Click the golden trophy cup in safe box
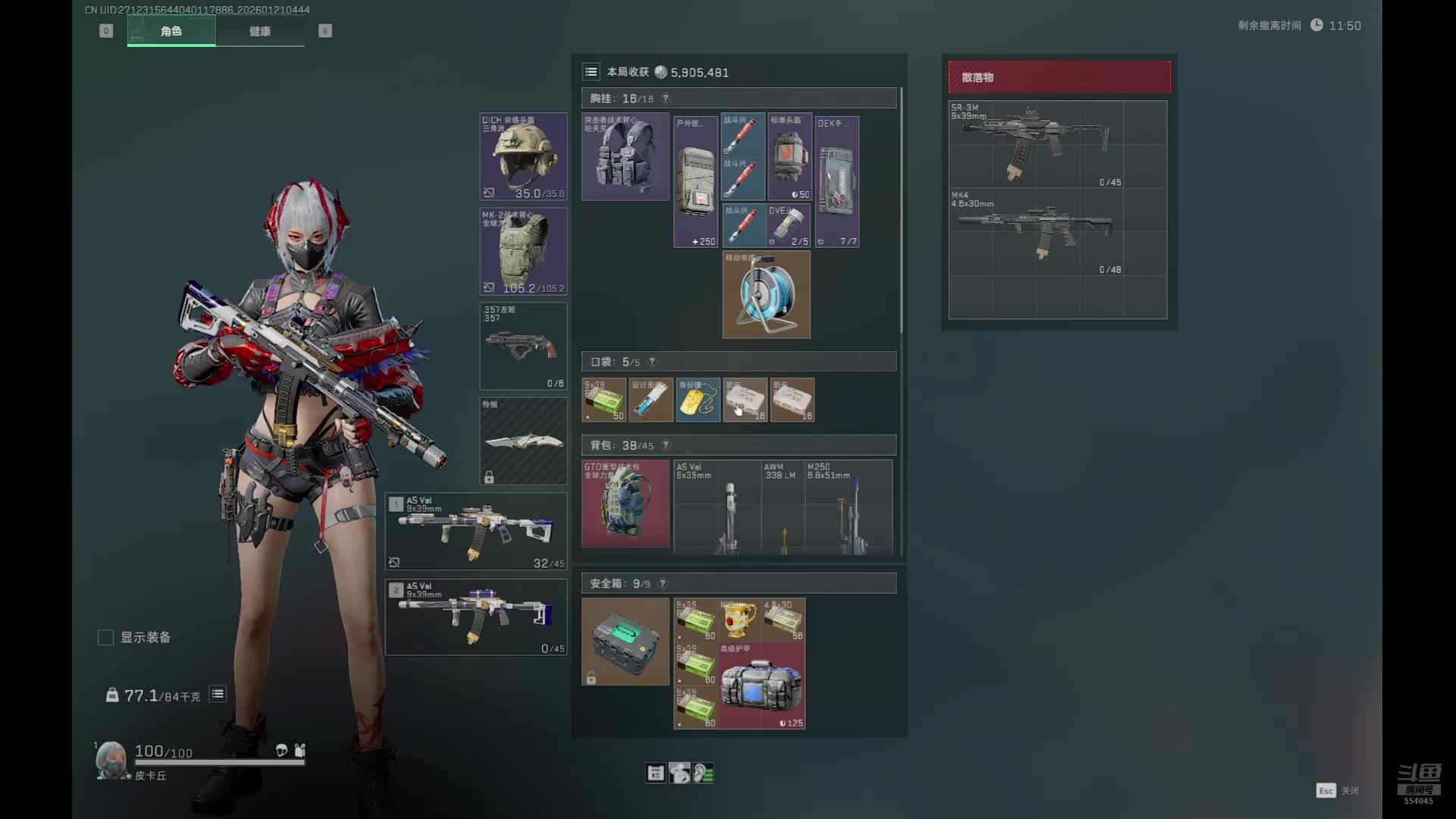 pyautogui.click(x=739, y=620)
